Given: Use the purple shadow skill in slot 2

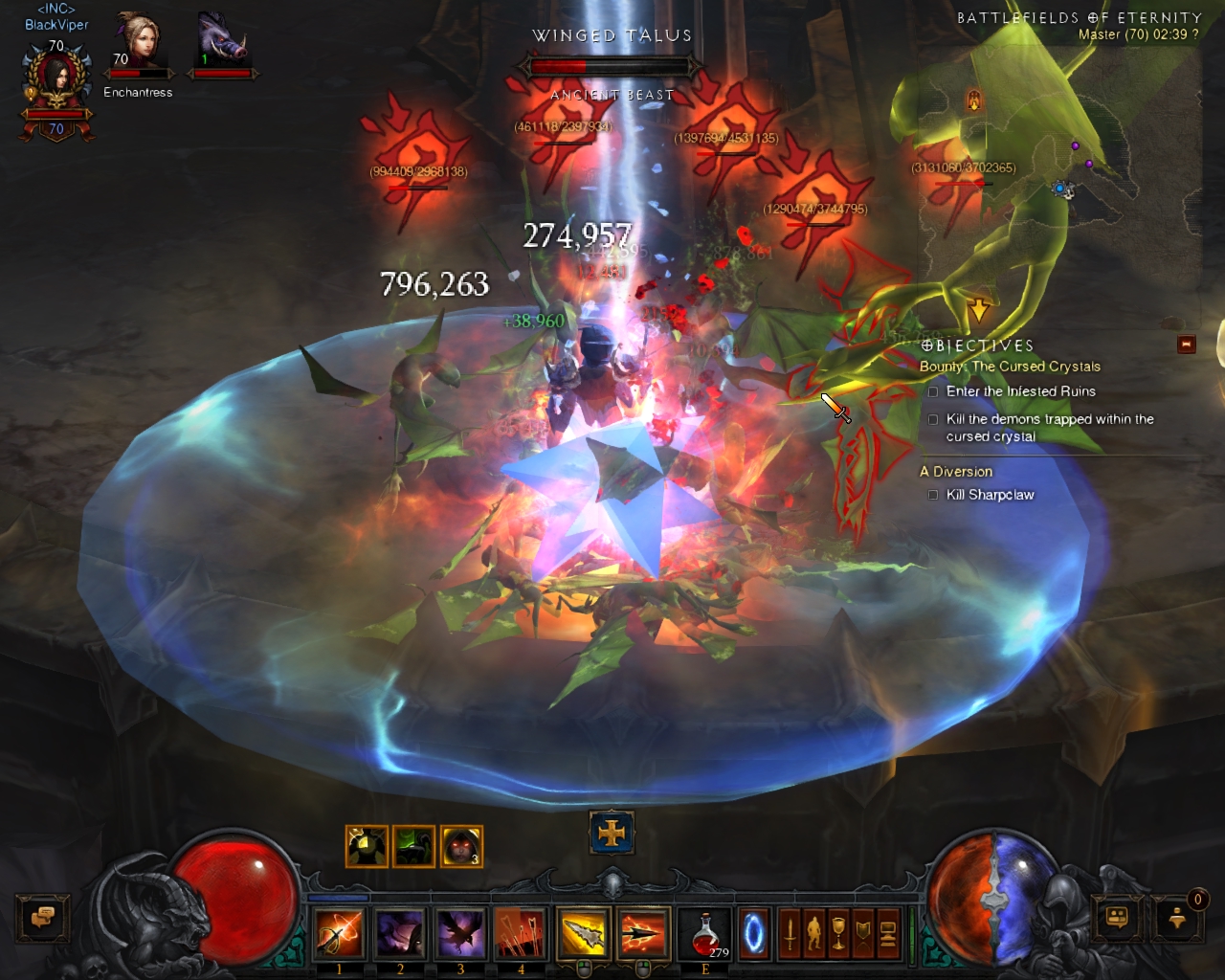Looking at the screenshot, I should point(399,934).
